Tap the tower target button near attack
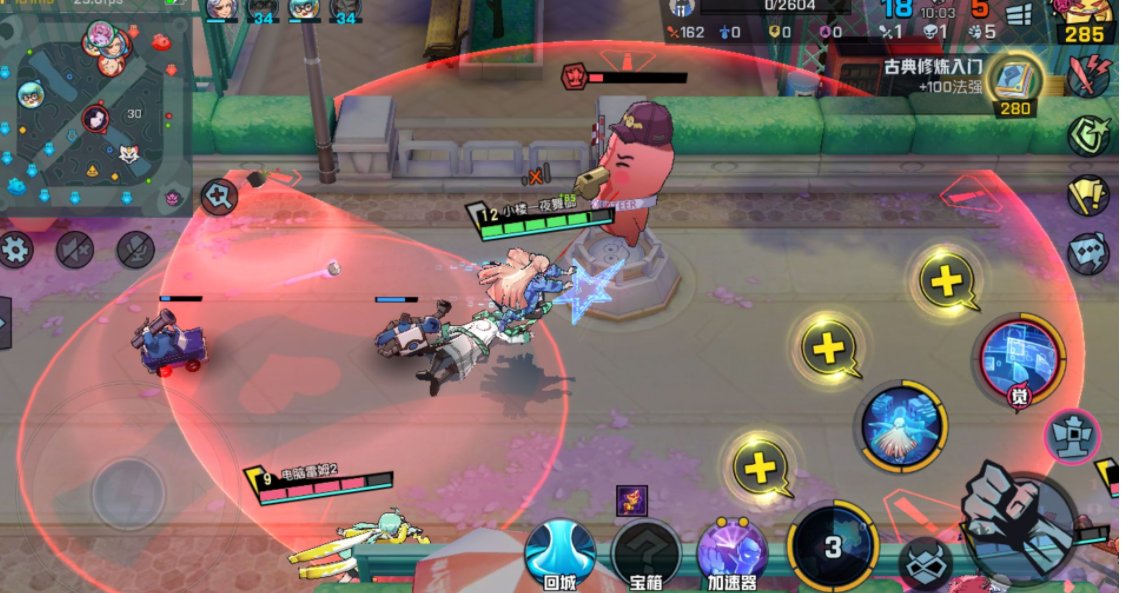 1072,437
